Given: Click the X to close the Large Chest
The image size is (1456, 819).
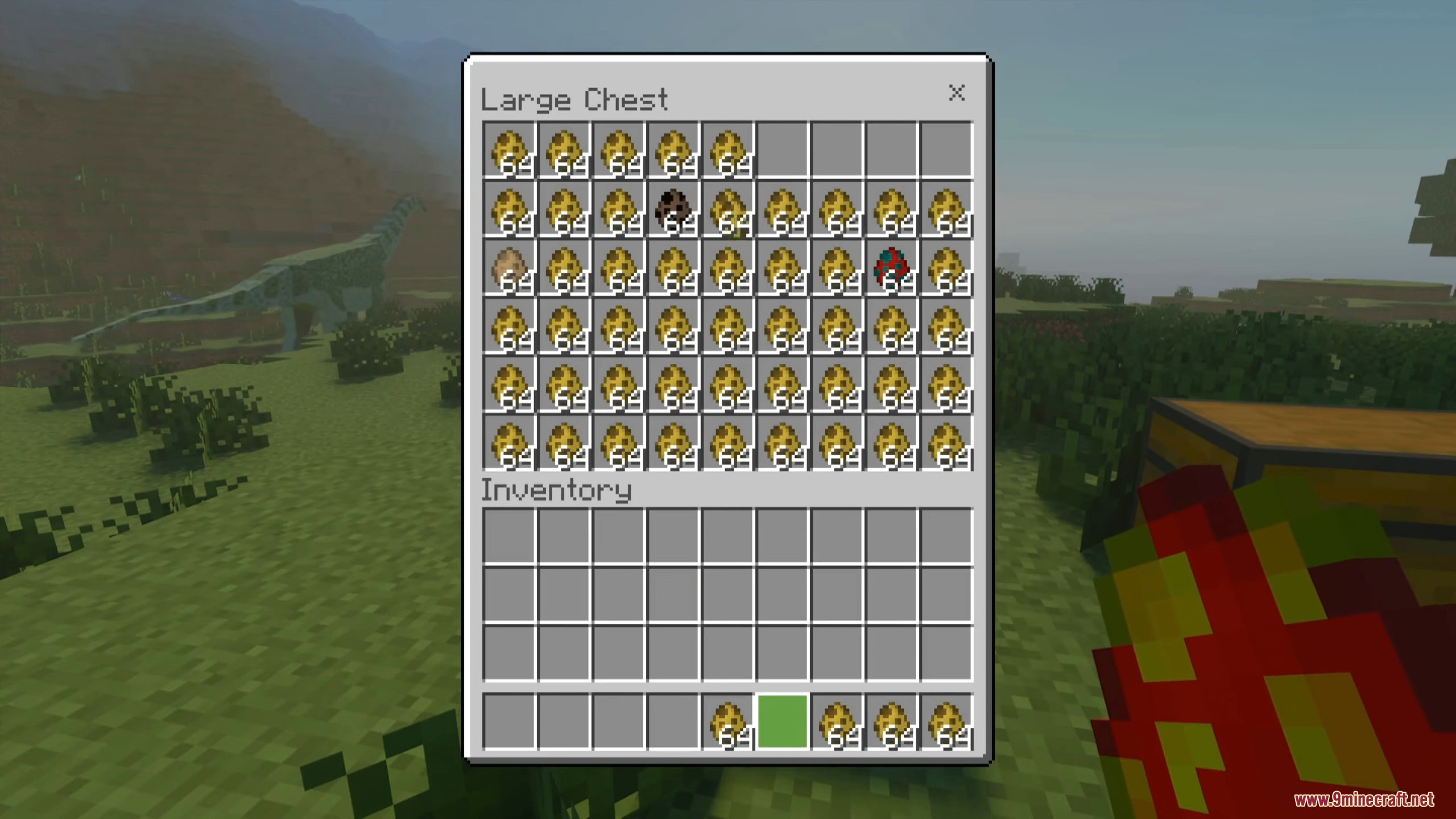Looking at the screenshot, I should pyautogui.click(x=956, y=94).
